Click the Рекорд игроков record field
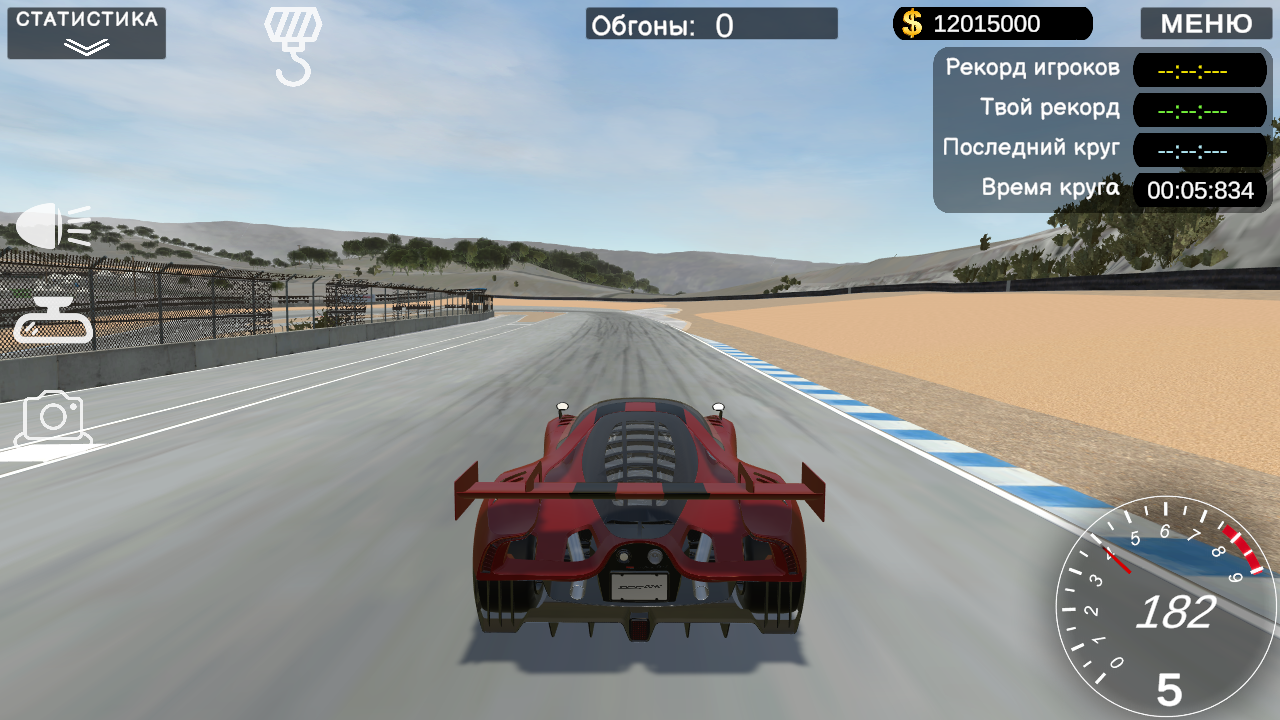The height and width of the screenshot is (720, 1280). point(1200,69)
